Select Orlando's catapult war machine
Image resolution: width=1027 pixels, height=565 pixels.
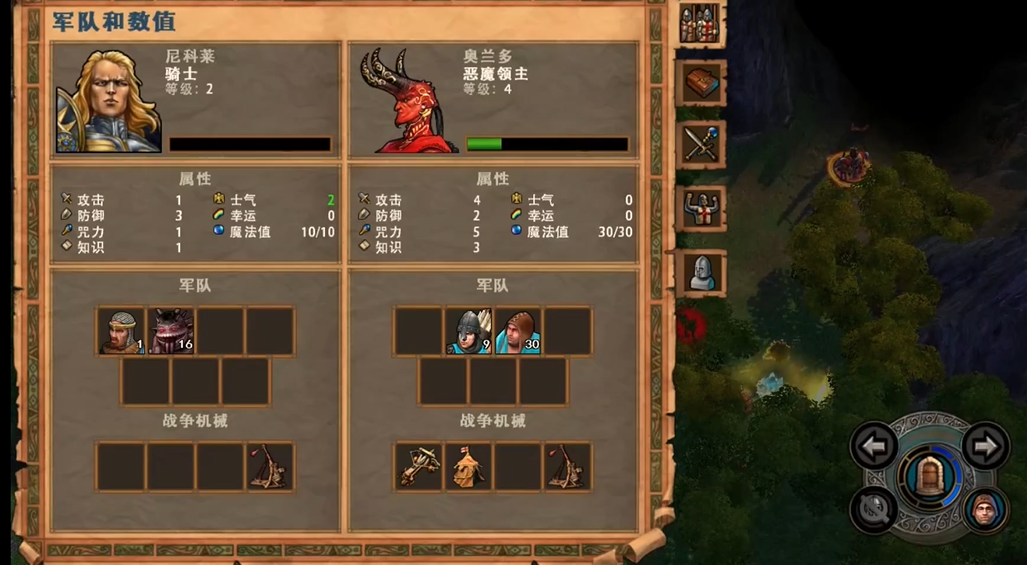tap(568, 467)
